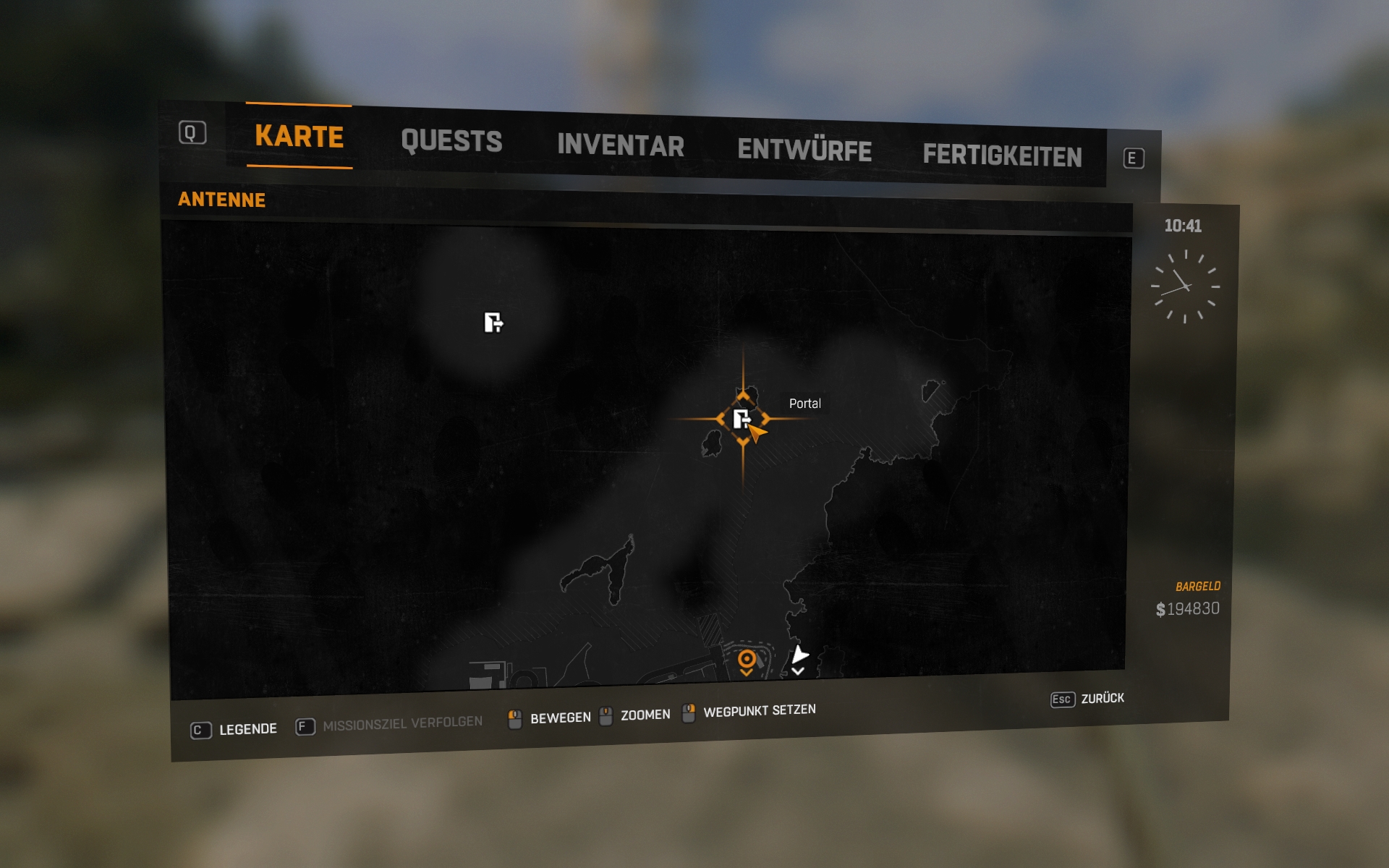
Task: Click the E key icon right of FERTIGKEITEN
Action: [1134, 158]
